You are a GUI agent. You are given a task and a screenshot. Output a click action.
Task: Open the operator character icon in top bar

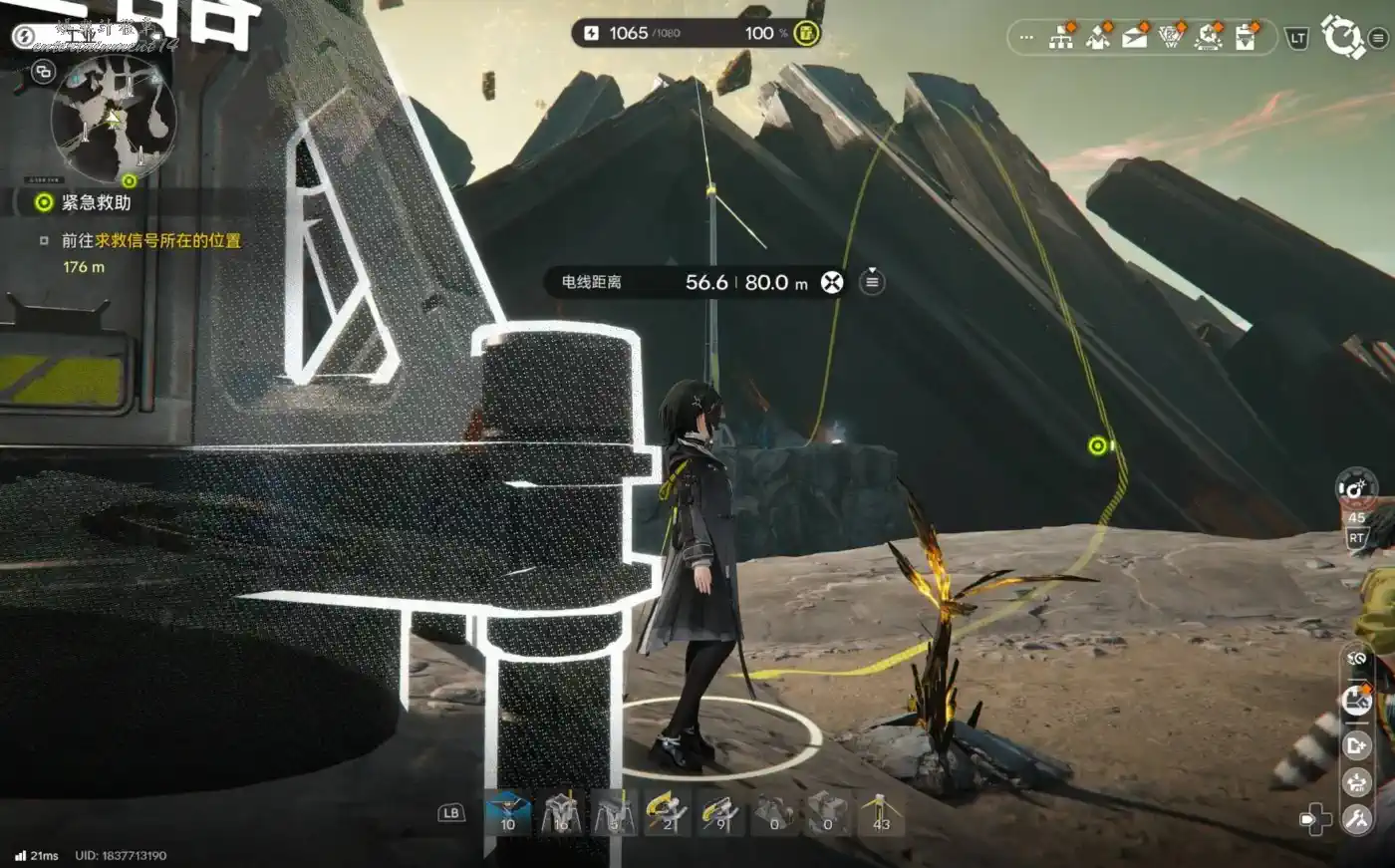tap(1098, 38)
